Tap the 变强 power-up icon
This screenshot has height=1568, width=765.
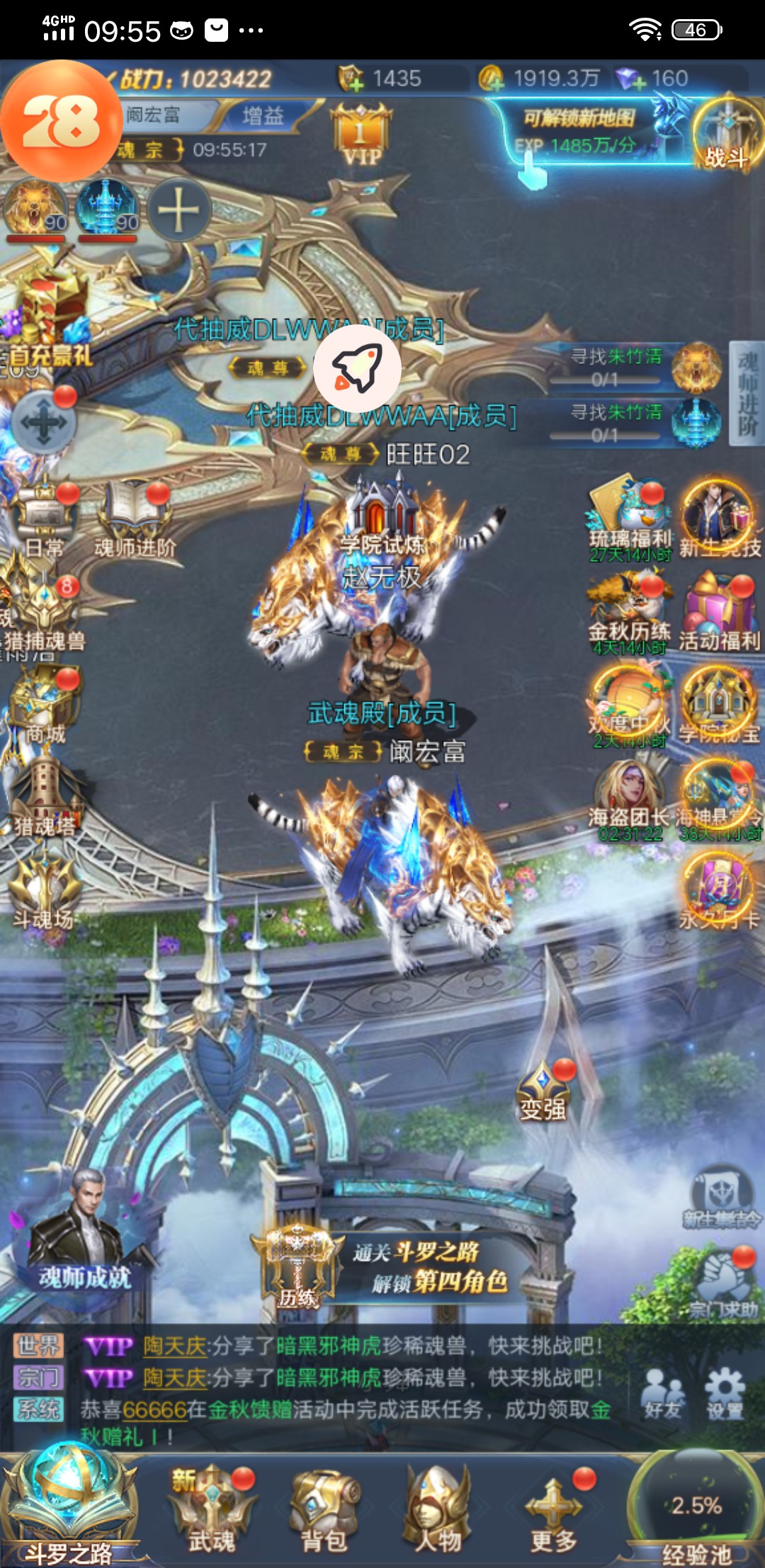[543, 1091]
